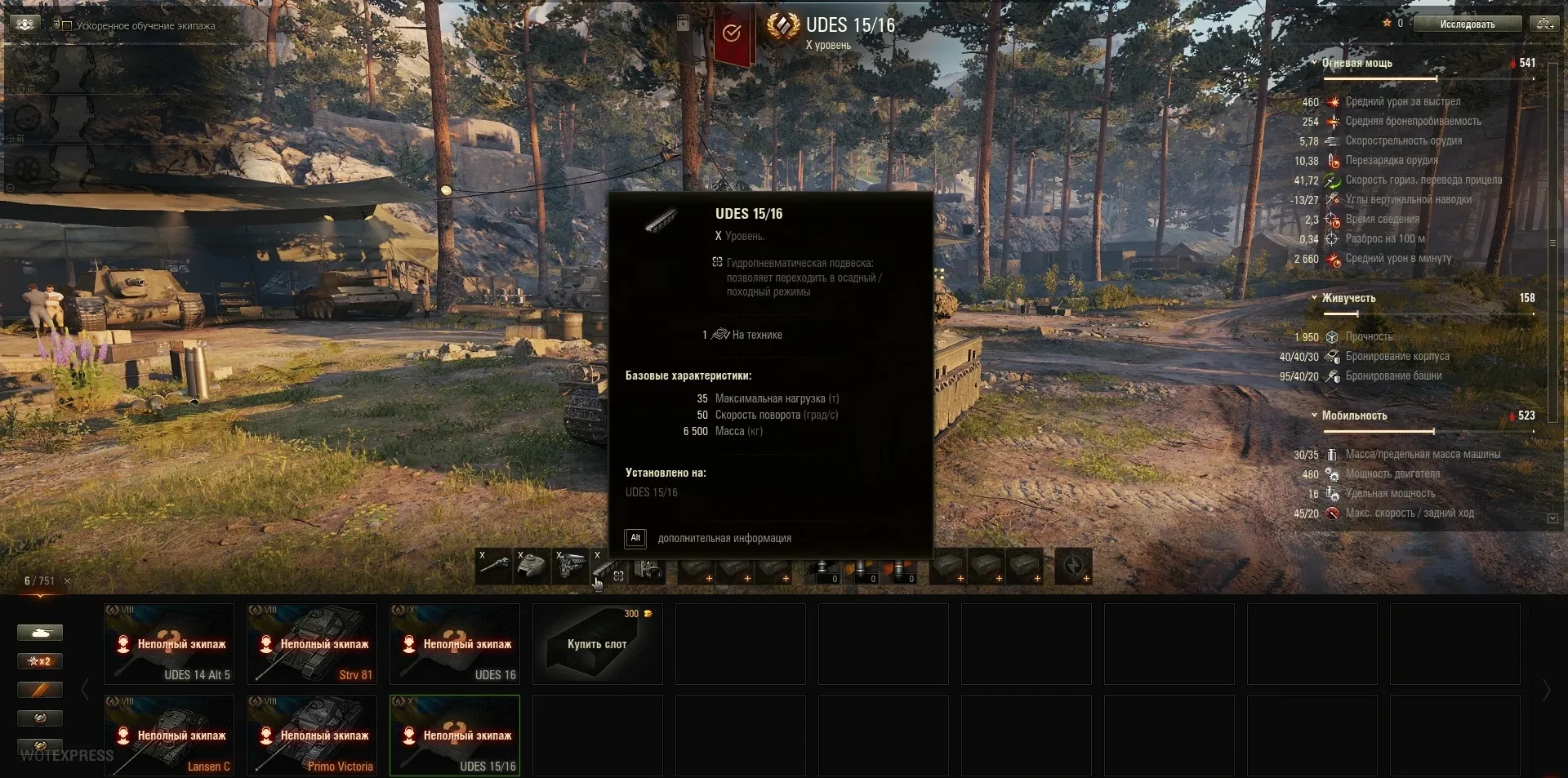The height and width of the screenshot is (778, 1568).
Task: Open the engine module slot
Action: click(571, 567)
